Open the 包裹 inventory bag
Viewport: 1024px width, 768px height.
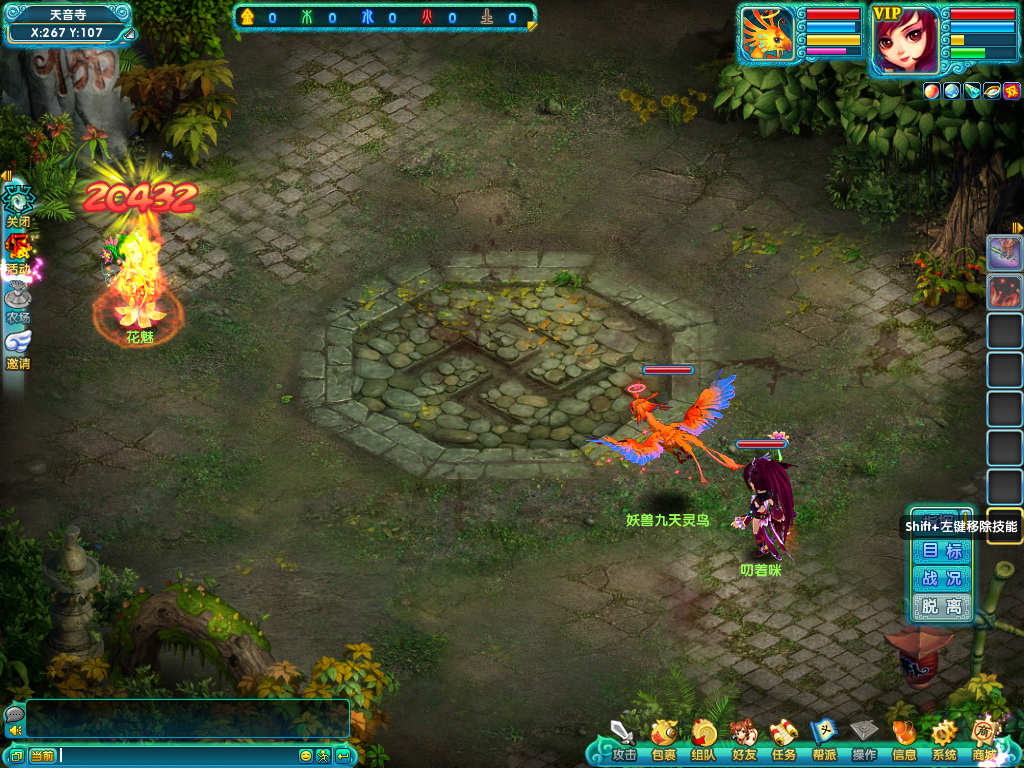[x=663, y=738]
